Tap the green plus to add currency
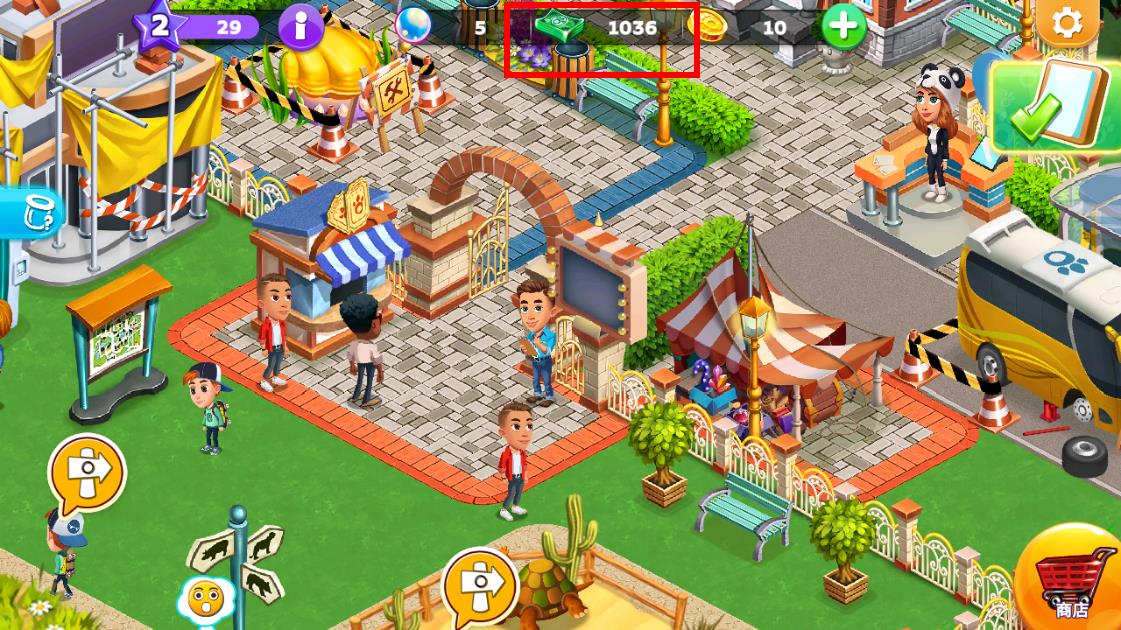The height and width of the screenshot is (630, 1121). [x=843, y=26]
